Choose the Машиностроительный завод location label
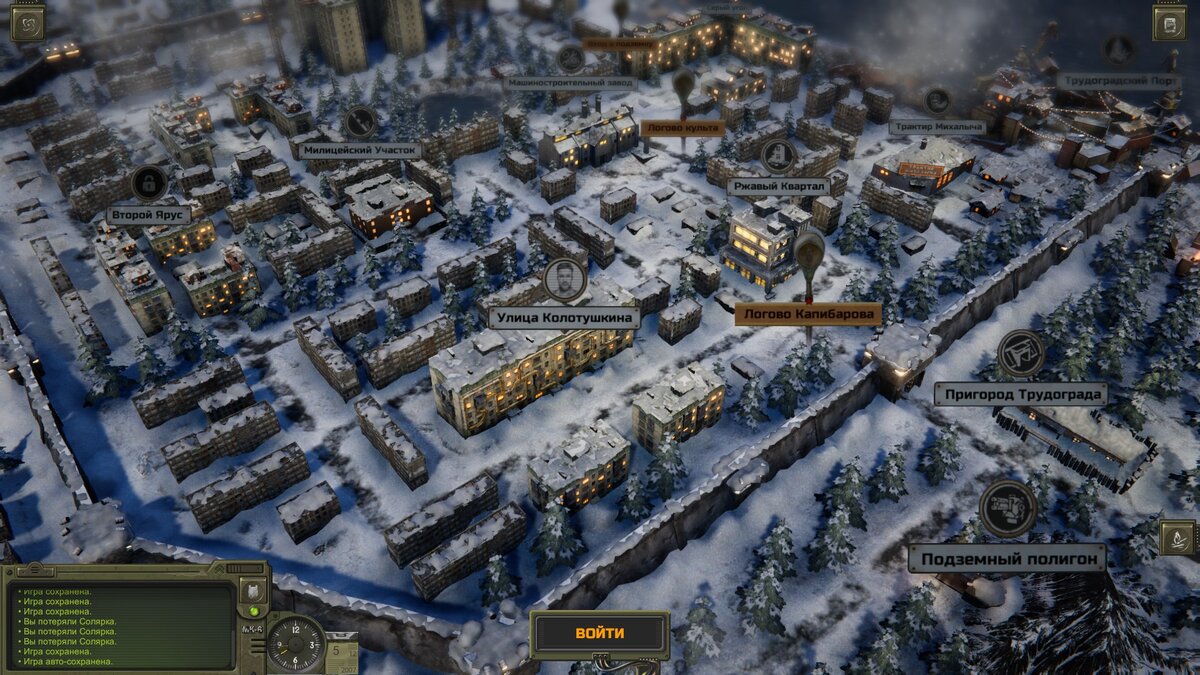This screenshot has height=675, width=1200. [x=570, y=83]
